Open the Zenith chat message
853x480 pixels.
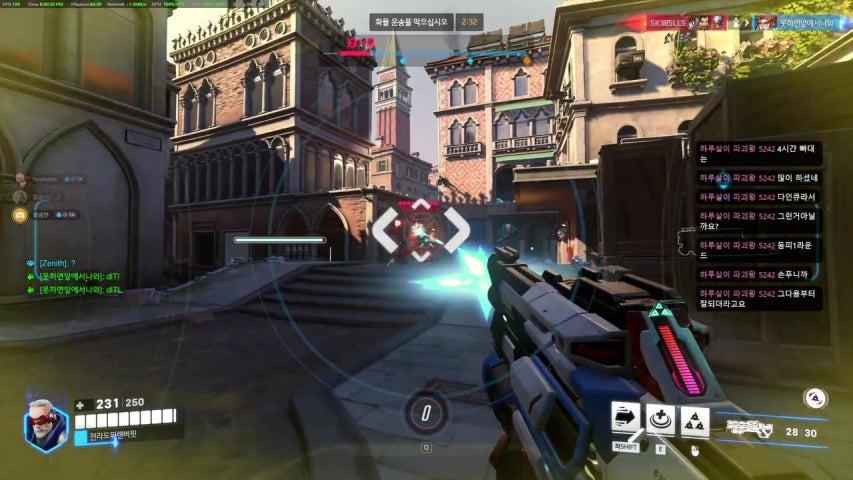tap(59, 263)
